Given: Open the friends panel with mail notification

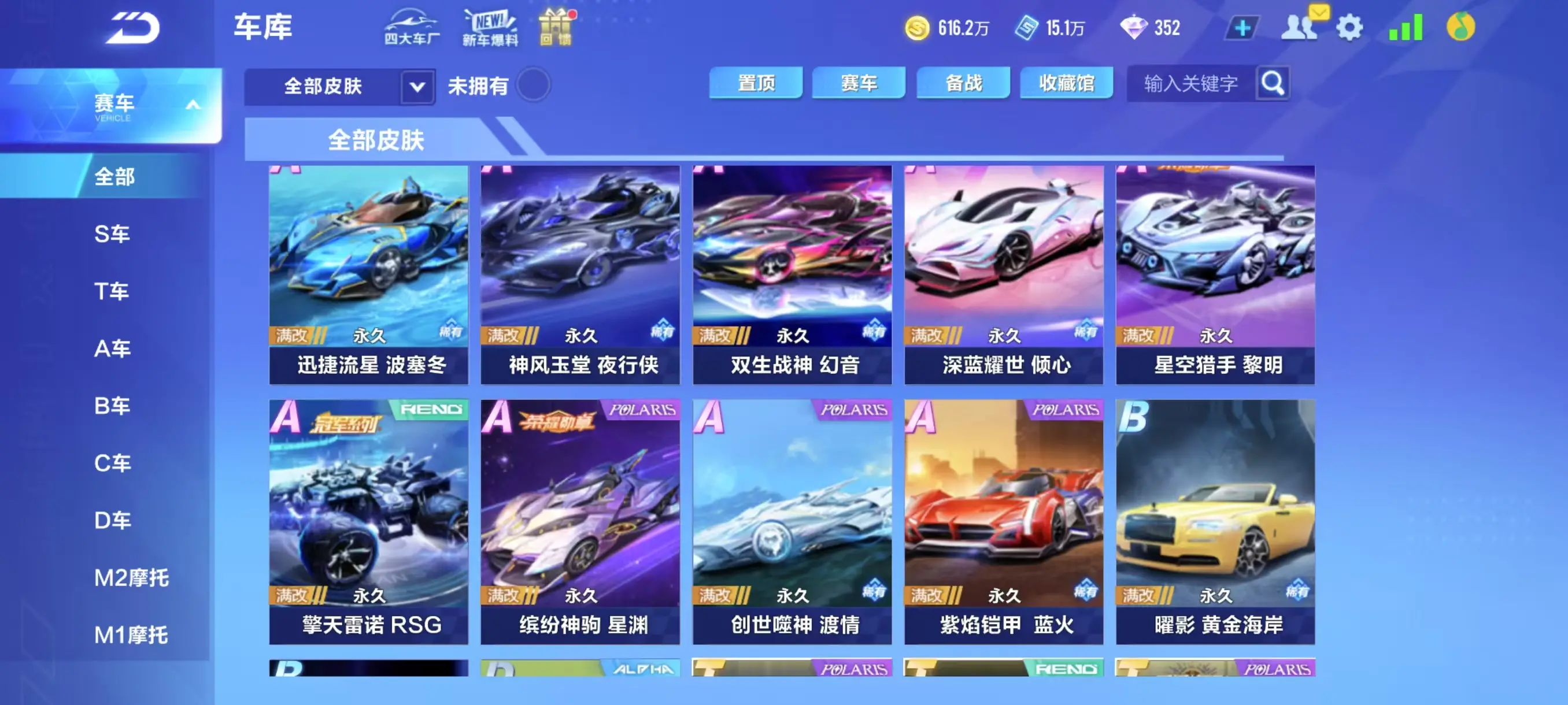Looking at the screenshot, I should point(1300,27).
